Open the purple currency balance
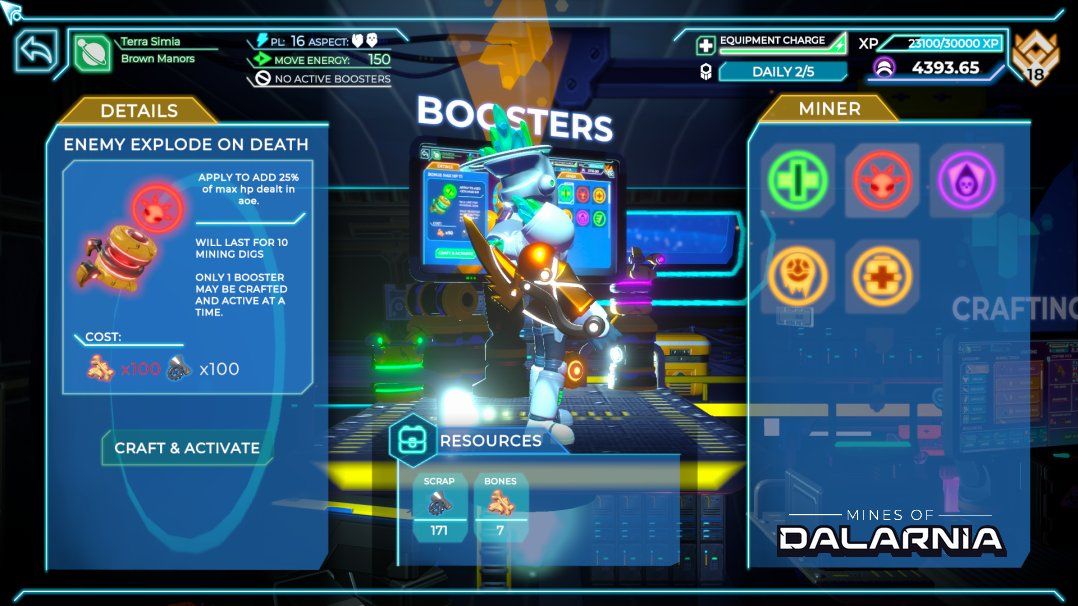Viewport: 1078px width, 606px height. (926, 68)
